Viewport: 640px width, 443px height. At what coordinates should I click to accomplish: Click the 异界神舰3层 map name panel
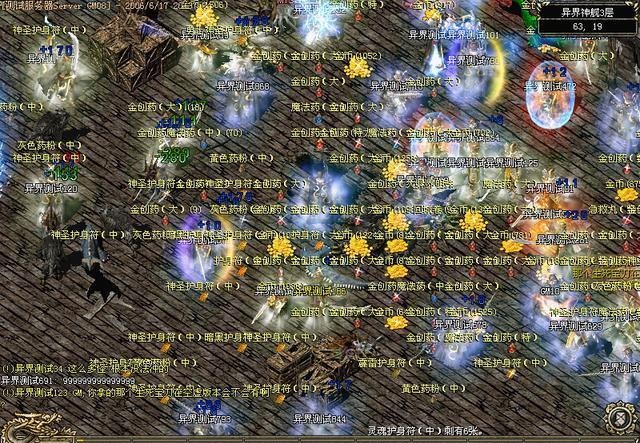click(x=586, y=13)
